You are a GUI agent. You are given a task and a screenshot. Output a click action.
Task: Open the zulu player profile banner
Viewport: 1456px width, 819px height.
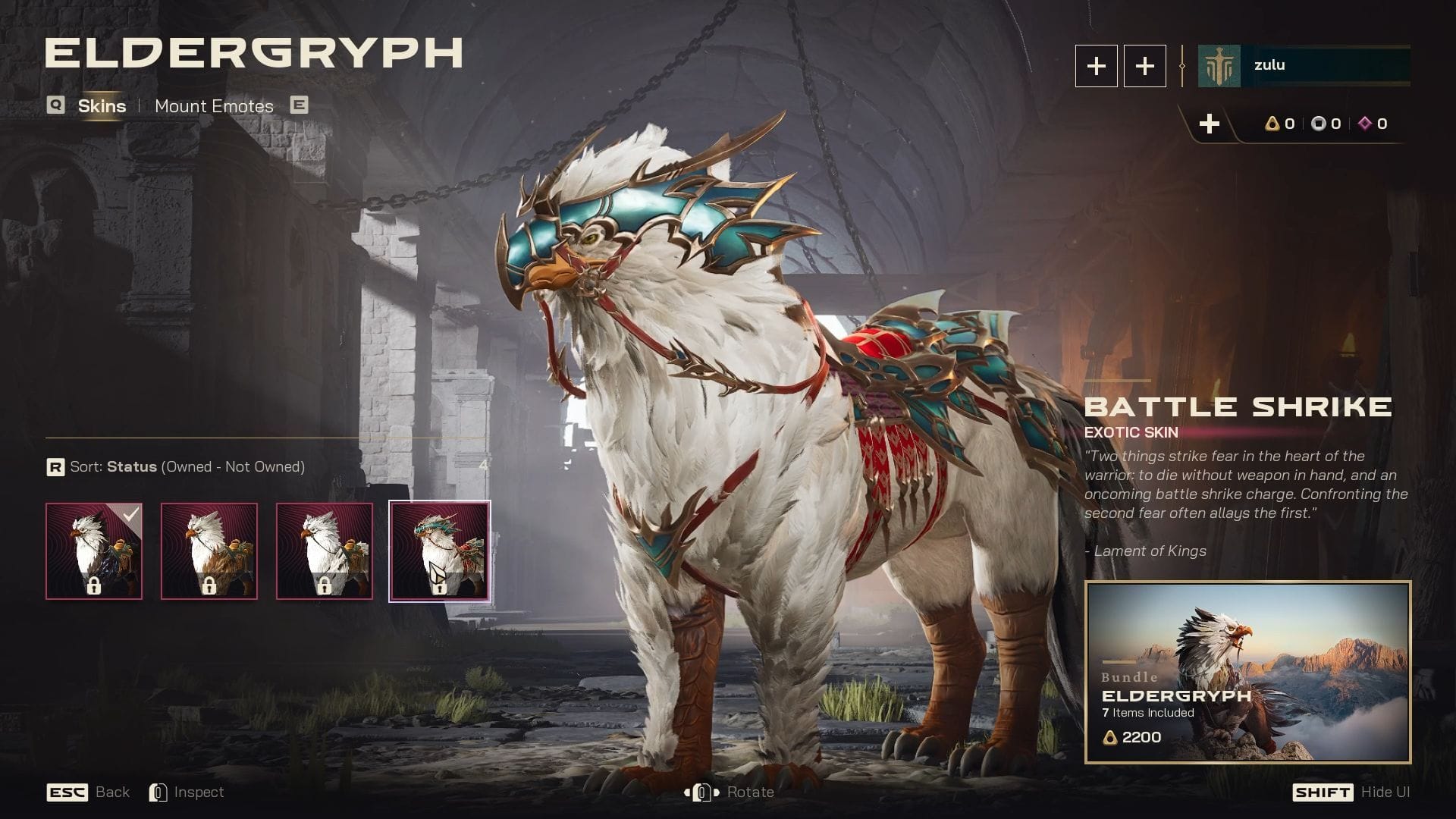click(x=1304, y=66)
